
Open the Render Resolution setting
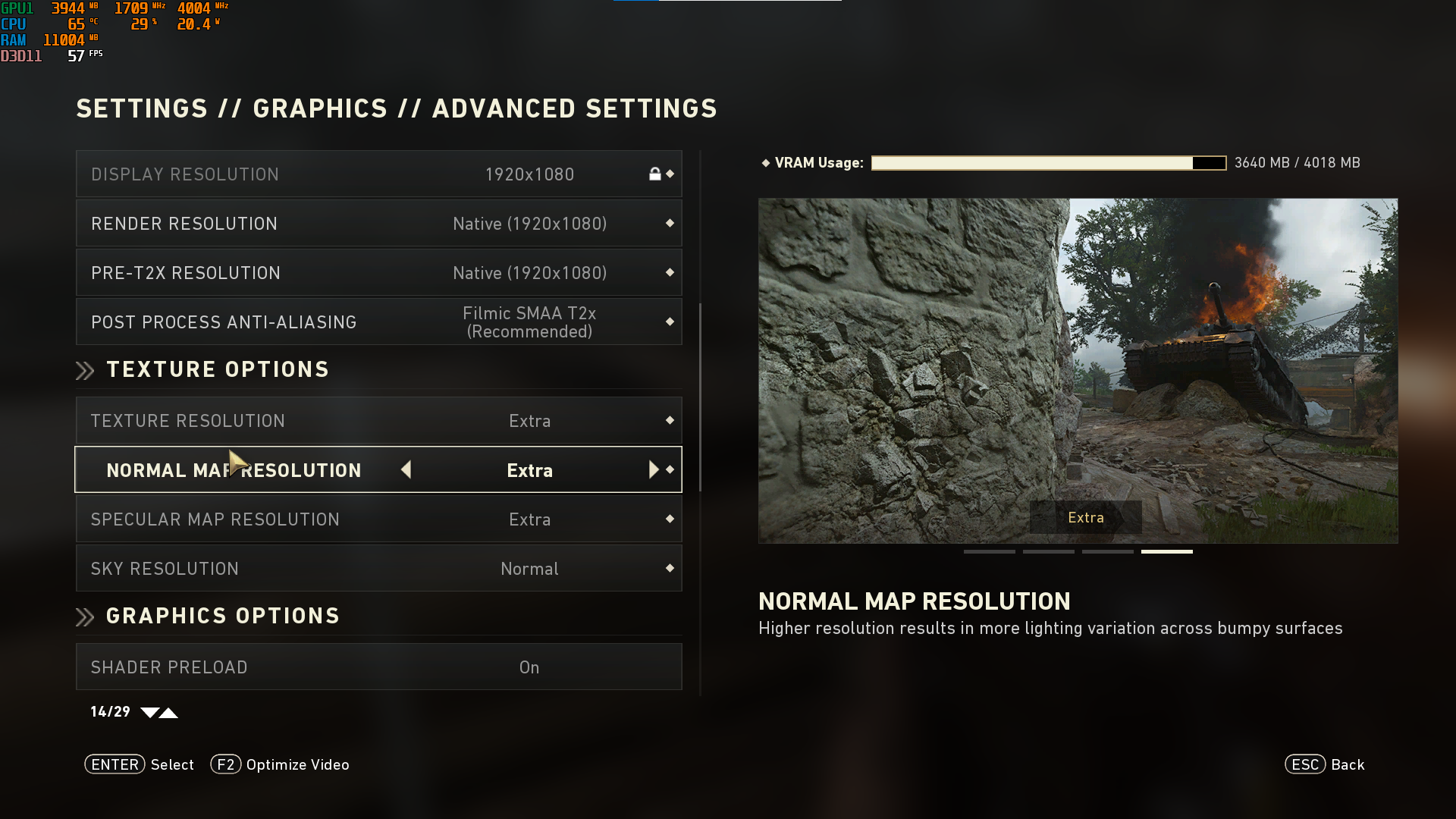(x=378, y=224)
